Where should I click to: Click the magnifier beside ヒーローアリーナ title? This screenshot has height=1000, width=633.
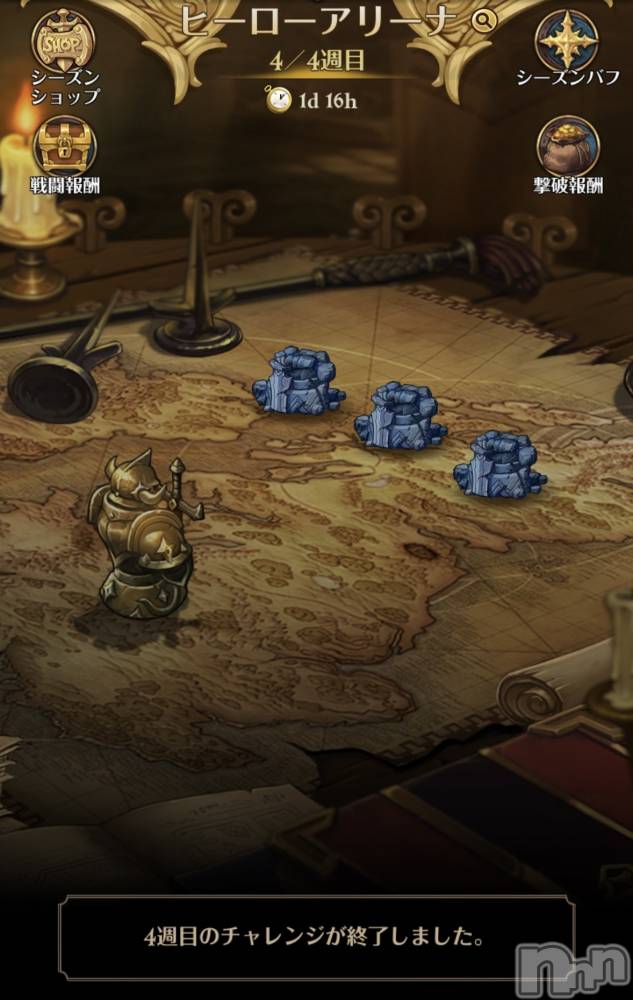point(483,20)
